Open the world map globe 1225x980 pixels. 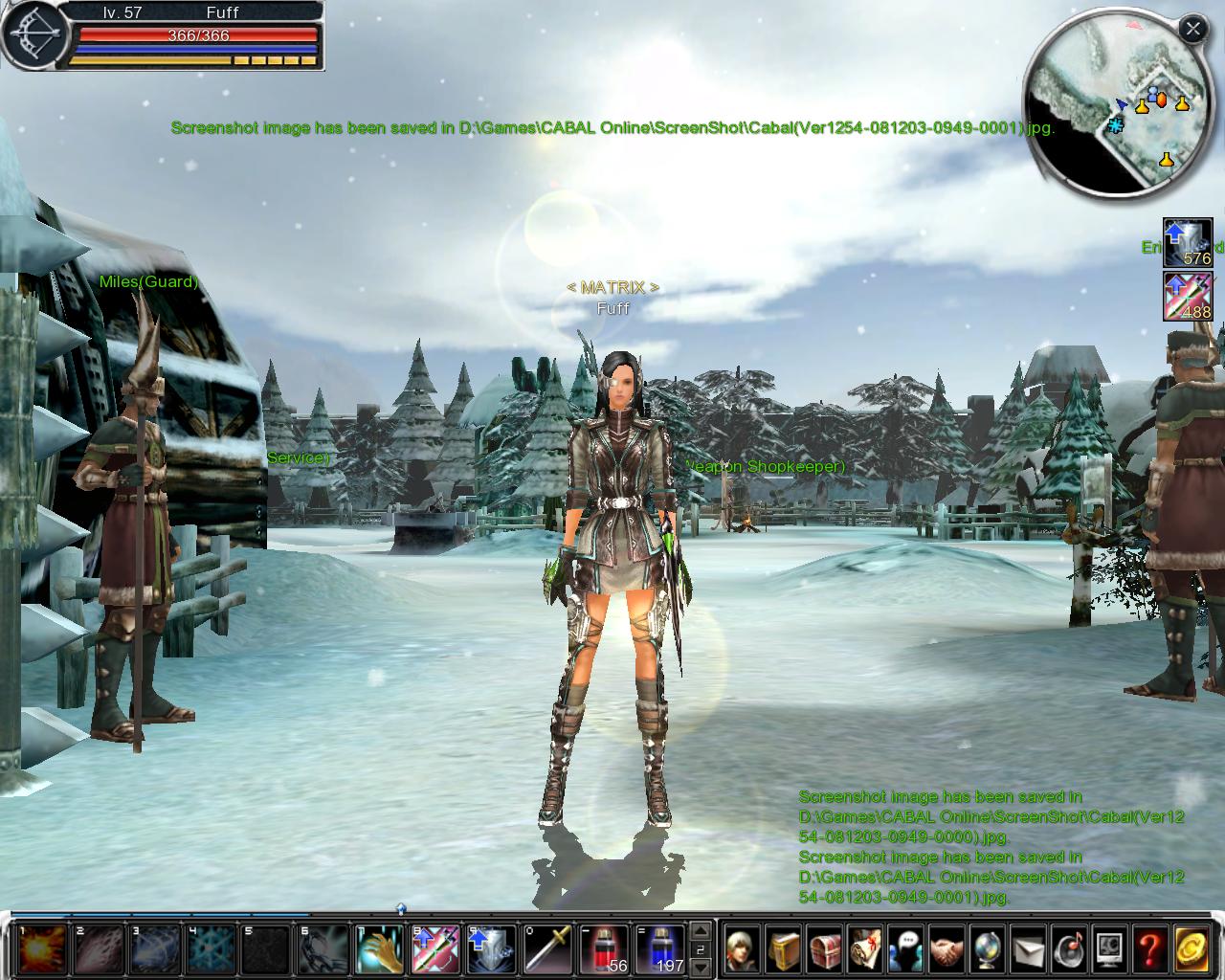[988, 949]
